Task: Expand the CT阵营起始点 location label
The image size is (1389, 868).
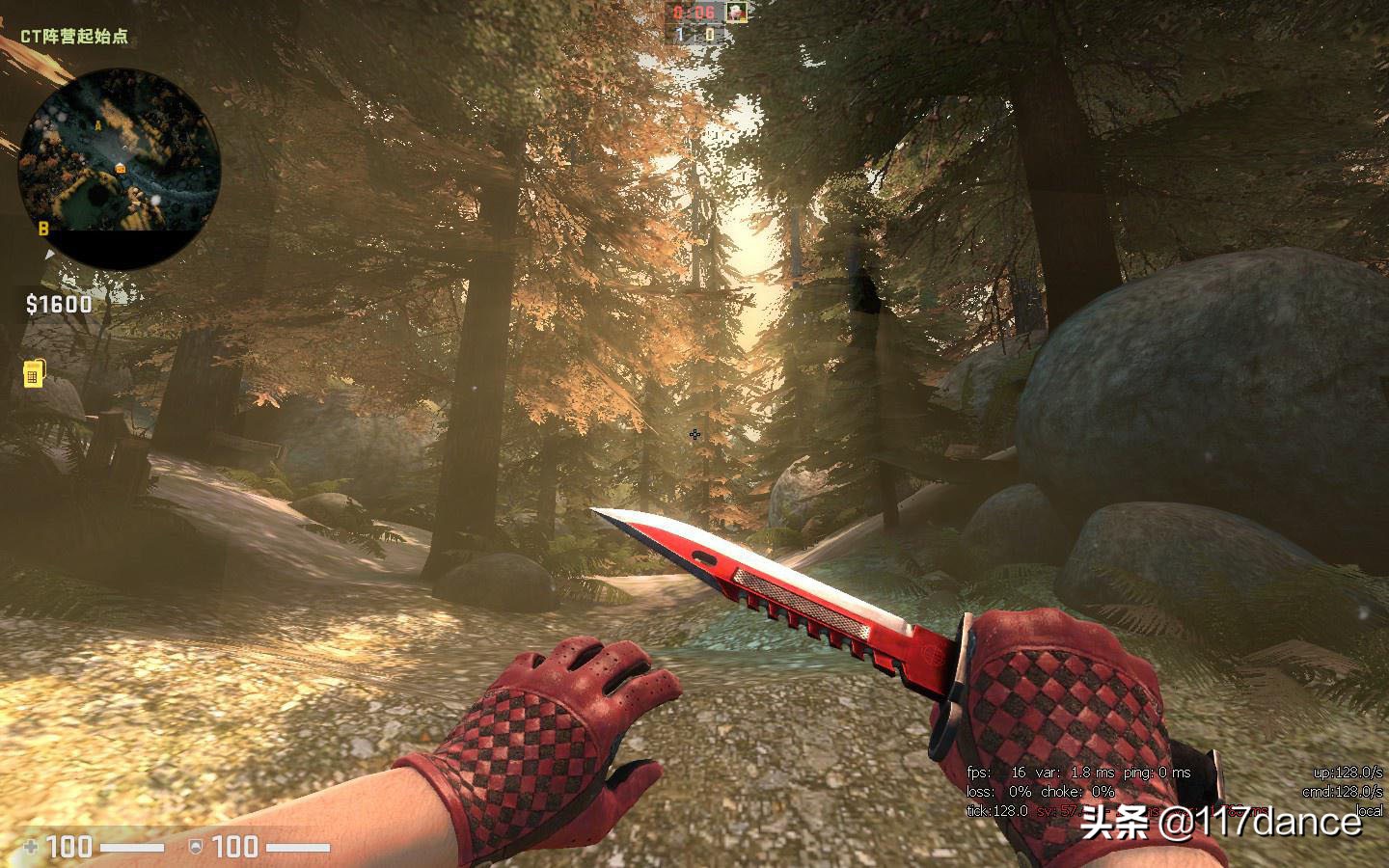Action: (x=75, y=35)
